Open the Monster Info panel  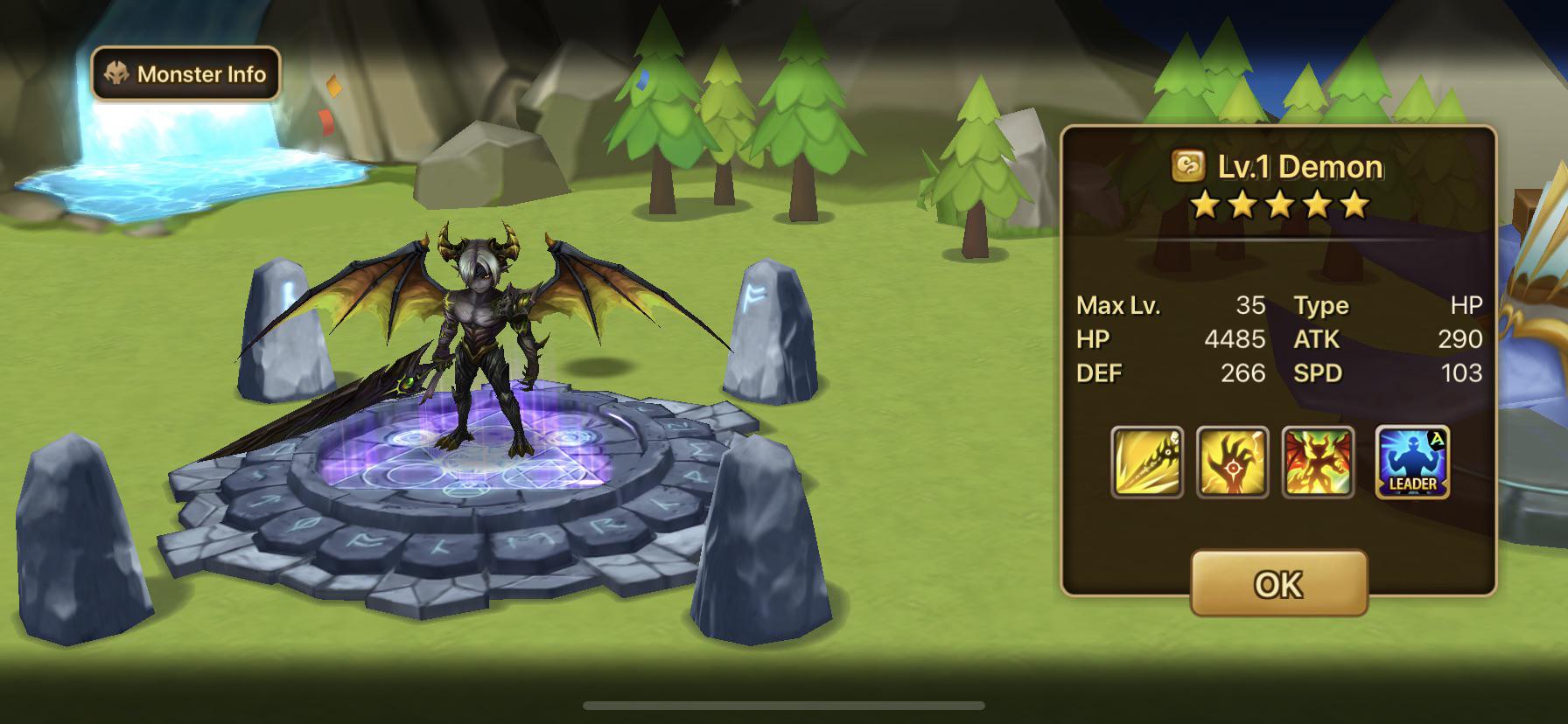[185, 74]
